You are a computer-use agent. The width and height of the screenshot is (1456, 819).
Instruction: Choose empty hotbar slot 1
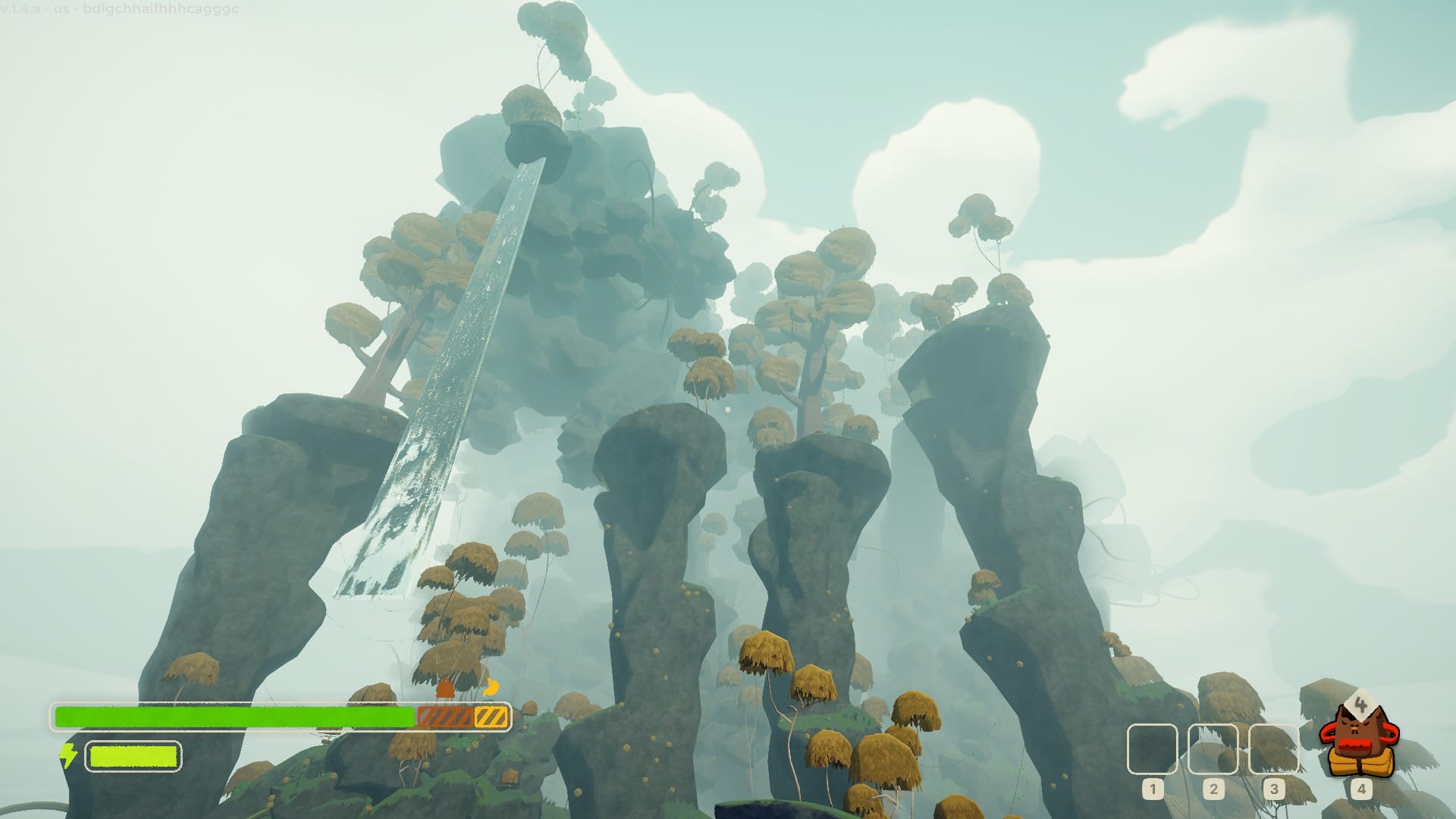tap(1152, 748)
